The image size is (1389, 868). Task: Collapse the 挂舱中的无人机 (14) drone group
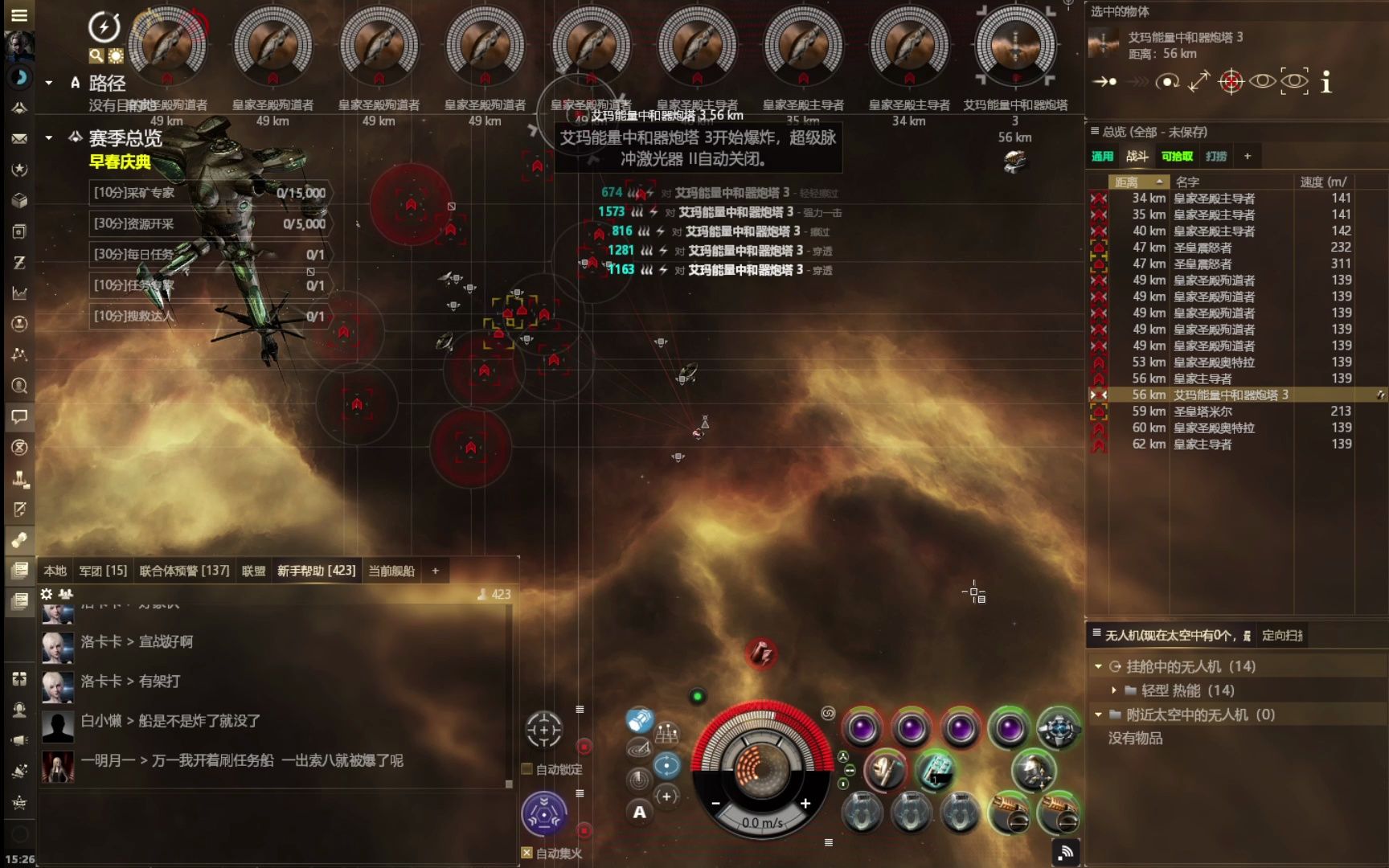tap(1097, 665)
